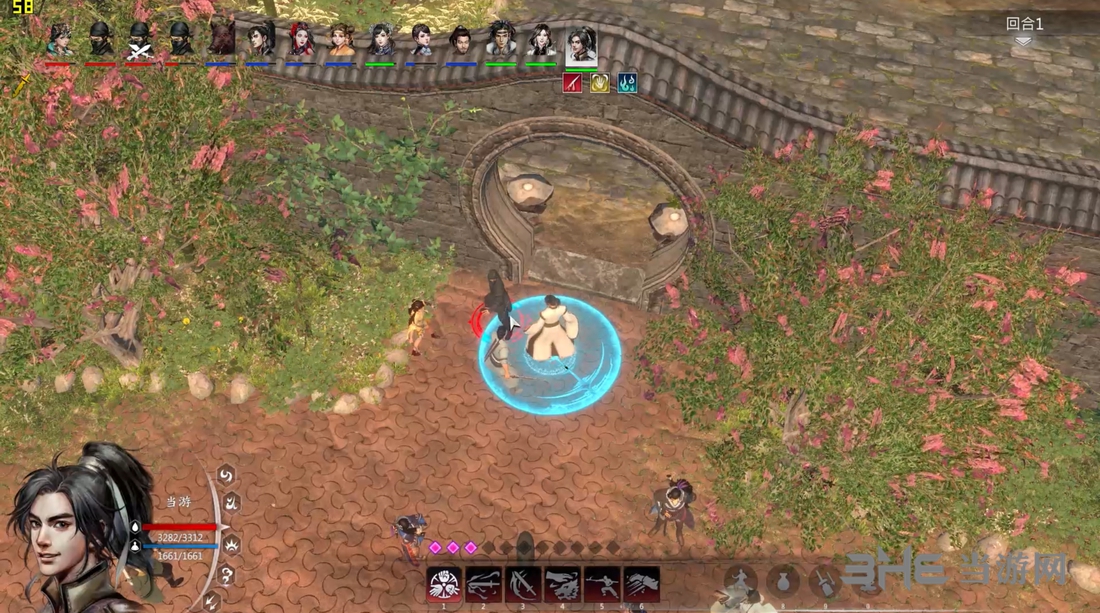Select the boar portrait in turn order
The image size is (1100, 613).
tap(220, 40)
